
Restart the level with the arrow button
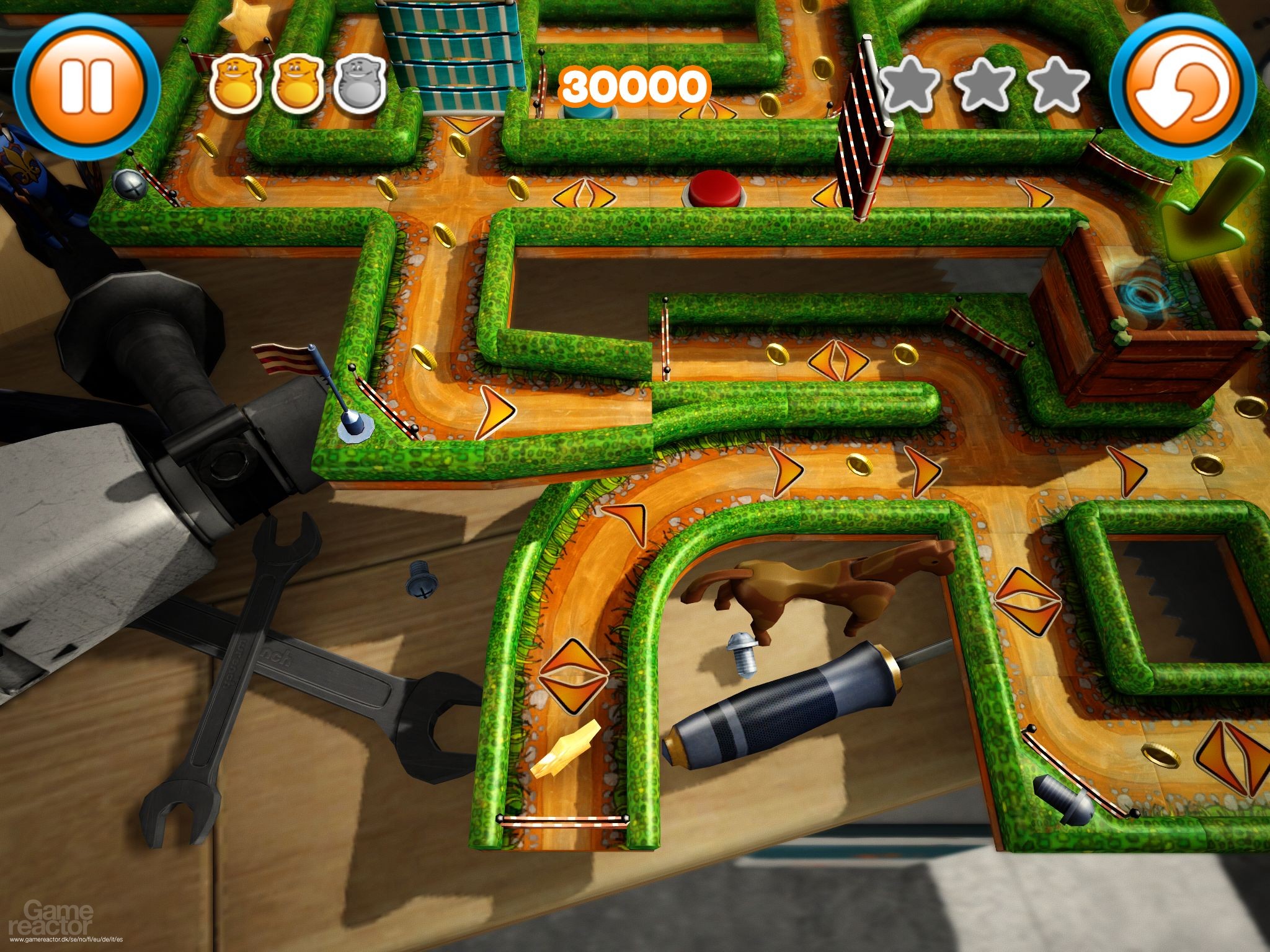coord(1183,86)
